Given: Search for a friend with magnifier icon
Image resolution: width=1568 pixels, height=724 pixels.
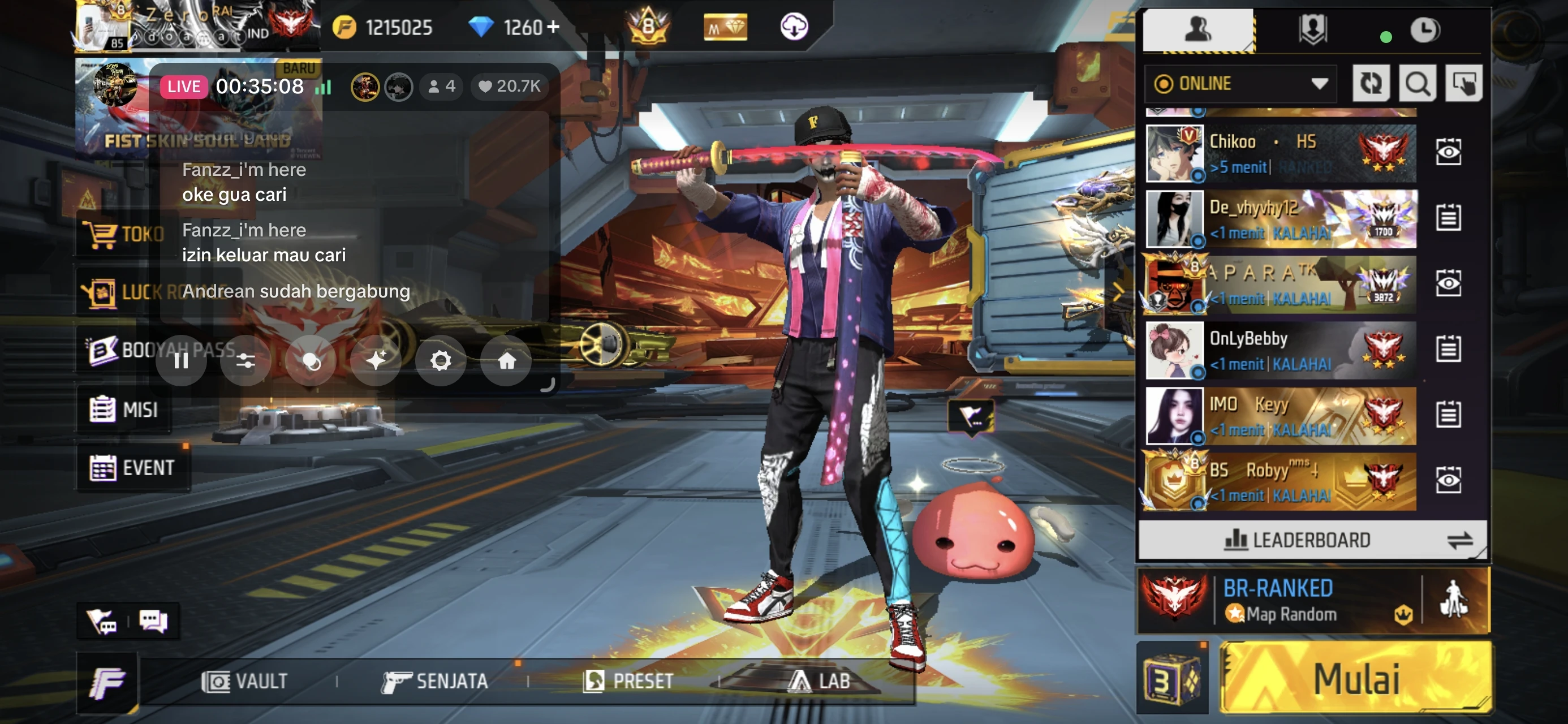Looking at the screenshot, I should 1417,83.
